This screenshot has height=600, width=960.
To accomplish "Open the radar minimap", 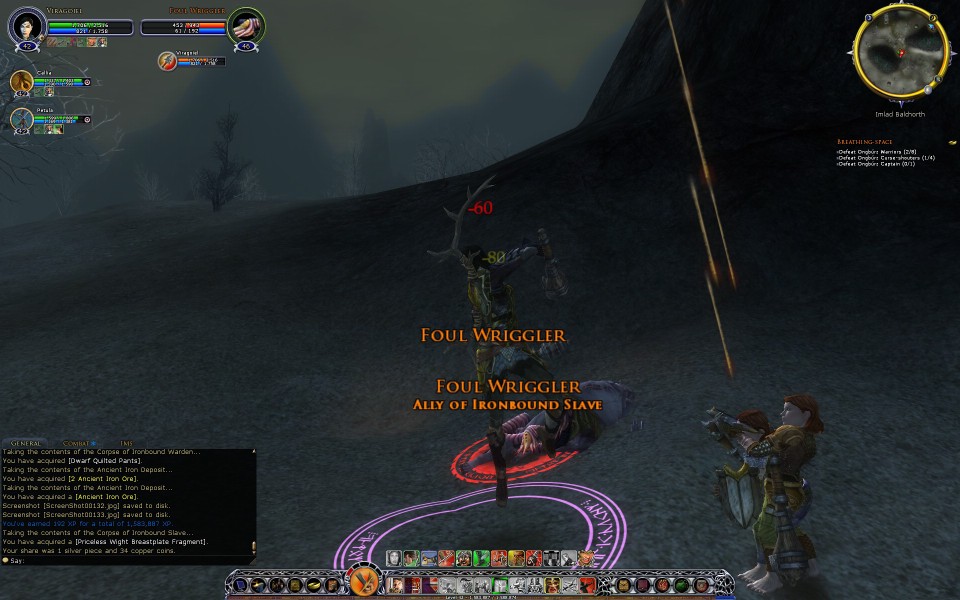I will coord(899,48).
